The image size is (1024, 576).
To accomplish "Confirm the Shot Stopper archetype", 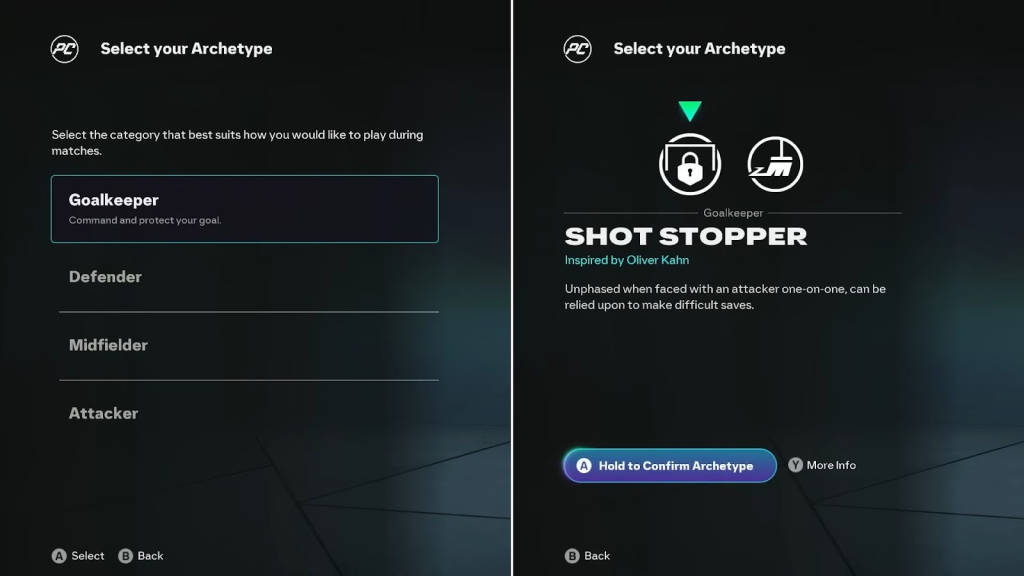I will [670, 466].
